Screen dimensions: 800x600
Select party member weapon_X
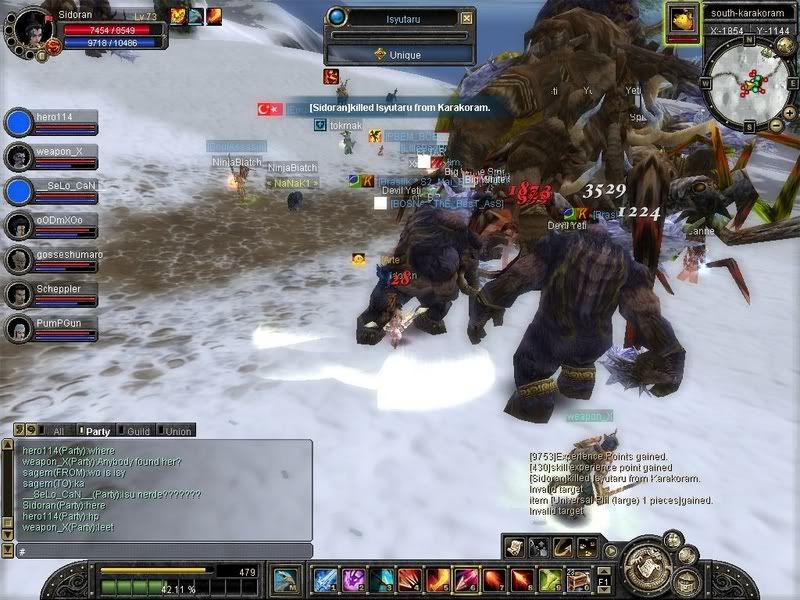click(x=60, y=156)
